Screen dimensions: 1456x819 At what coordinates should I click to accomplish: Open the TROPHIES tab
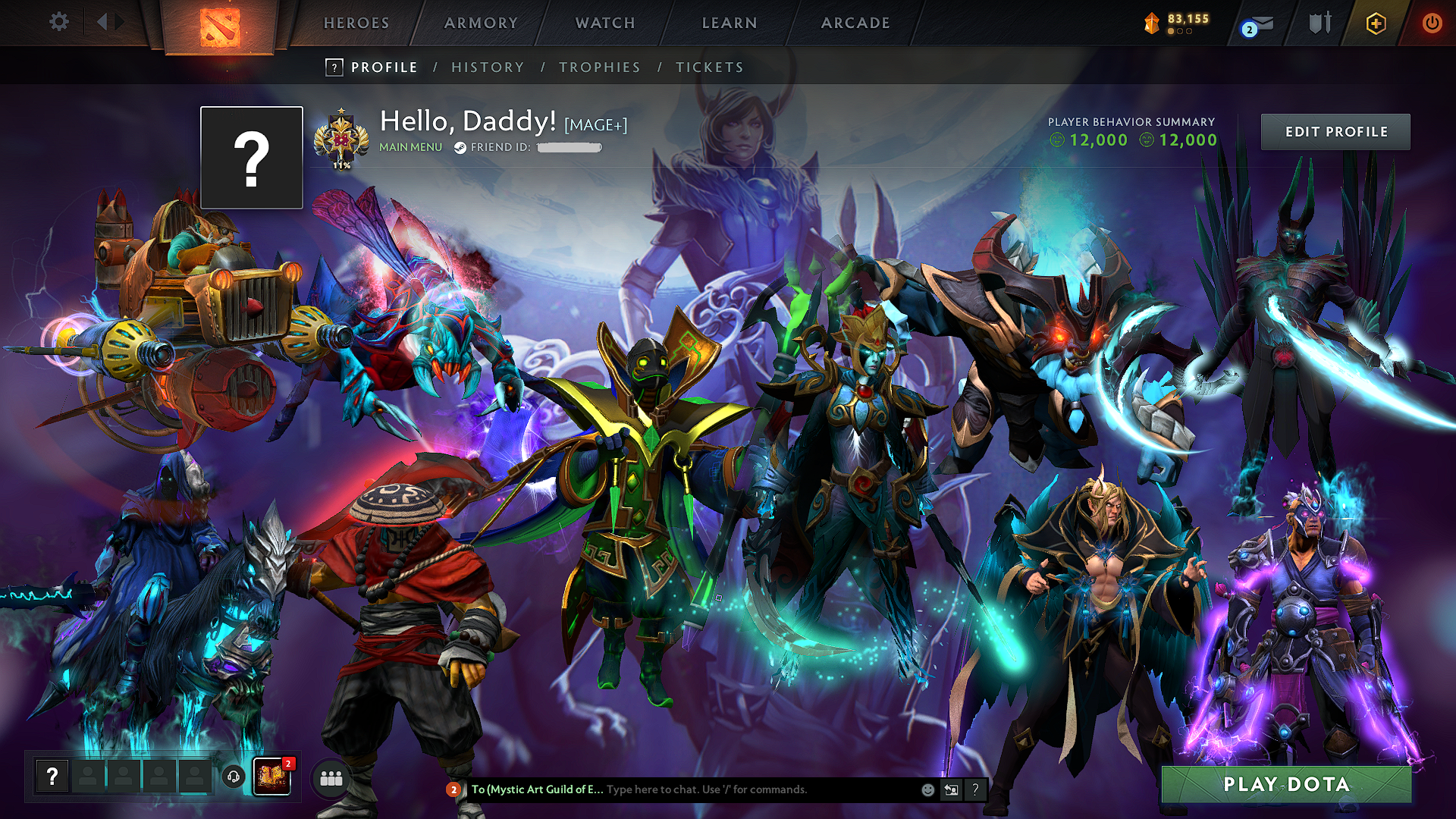[599, 67]
